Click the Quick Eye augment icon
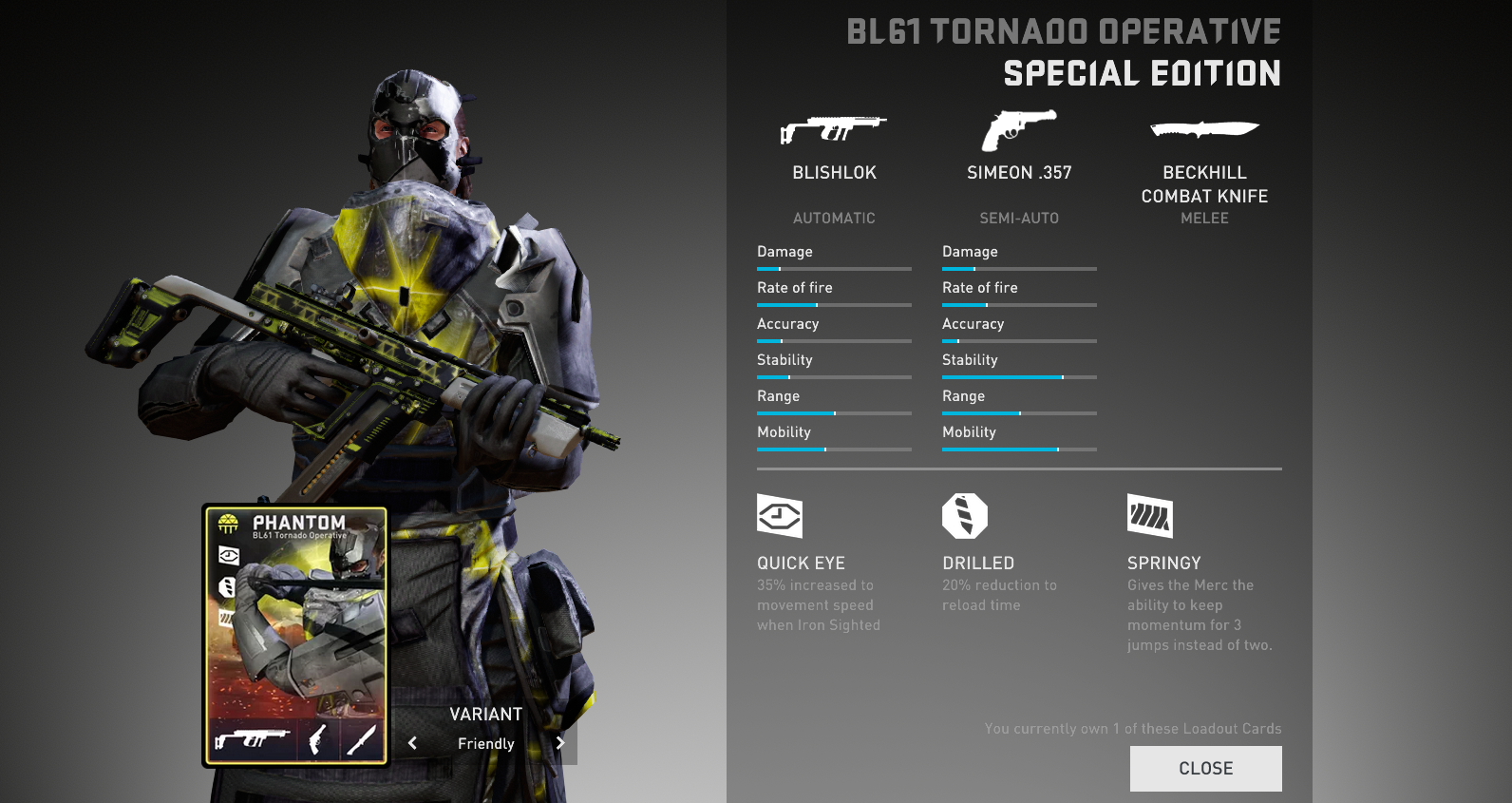 click(780, 516)
